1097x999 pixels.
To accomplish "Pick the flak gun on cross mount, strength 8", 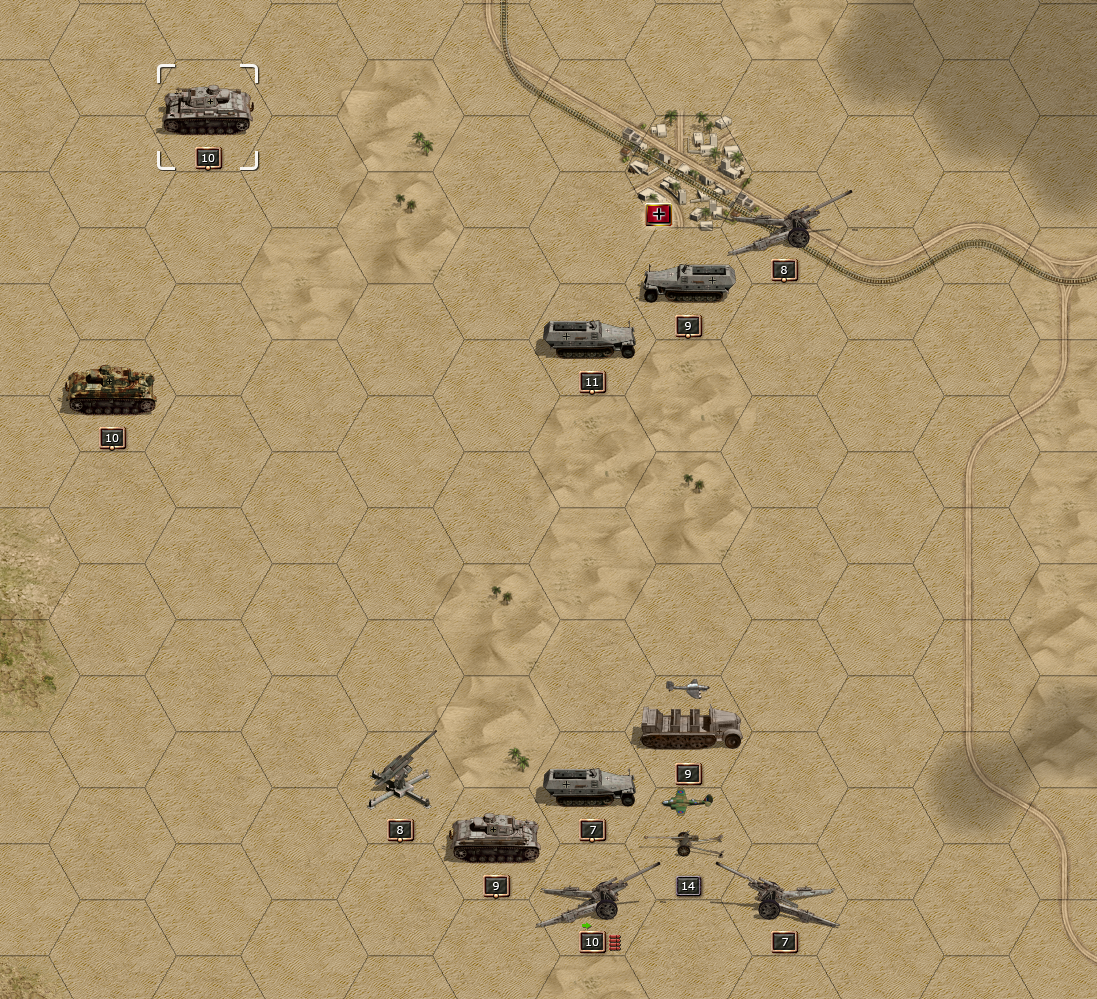I will [x=402, y=775].
